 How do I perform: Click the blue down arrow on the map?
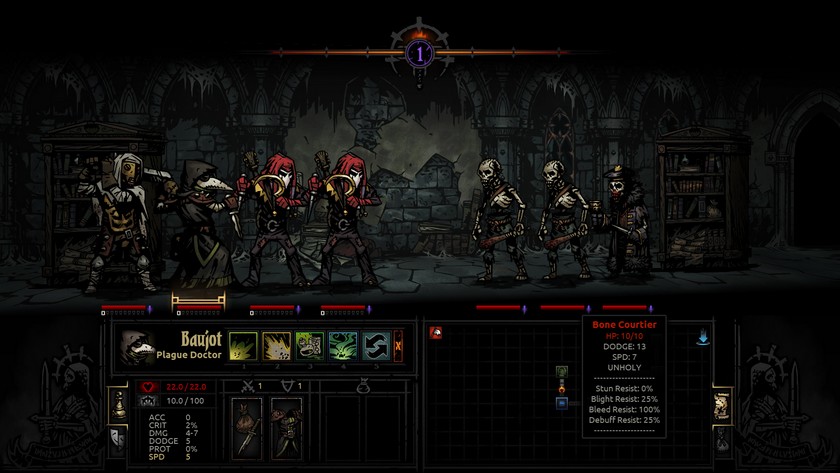702,339
